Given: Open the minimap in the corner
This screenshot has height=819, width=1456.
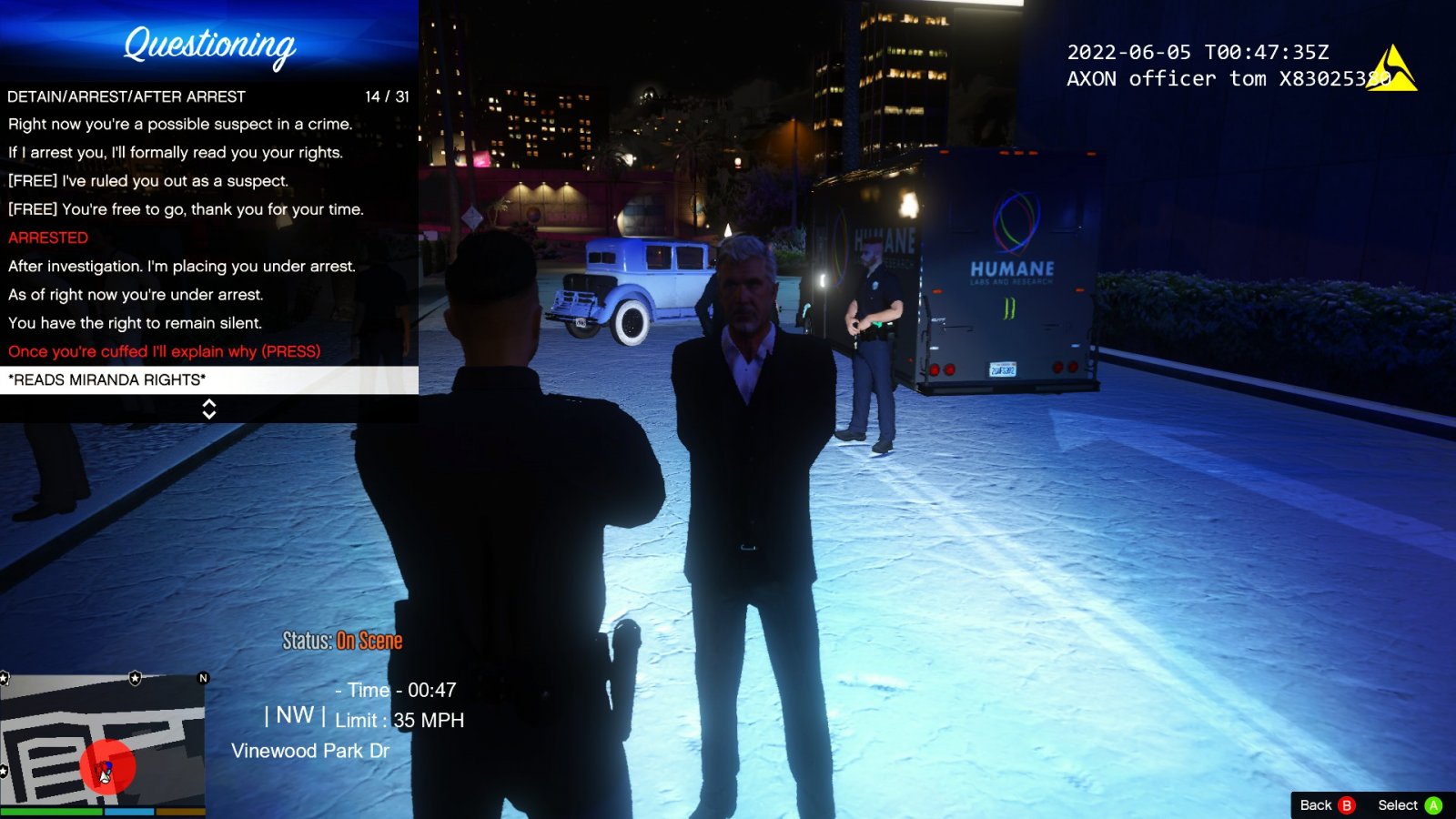Looking at the screenshot, I should (102, 743).
